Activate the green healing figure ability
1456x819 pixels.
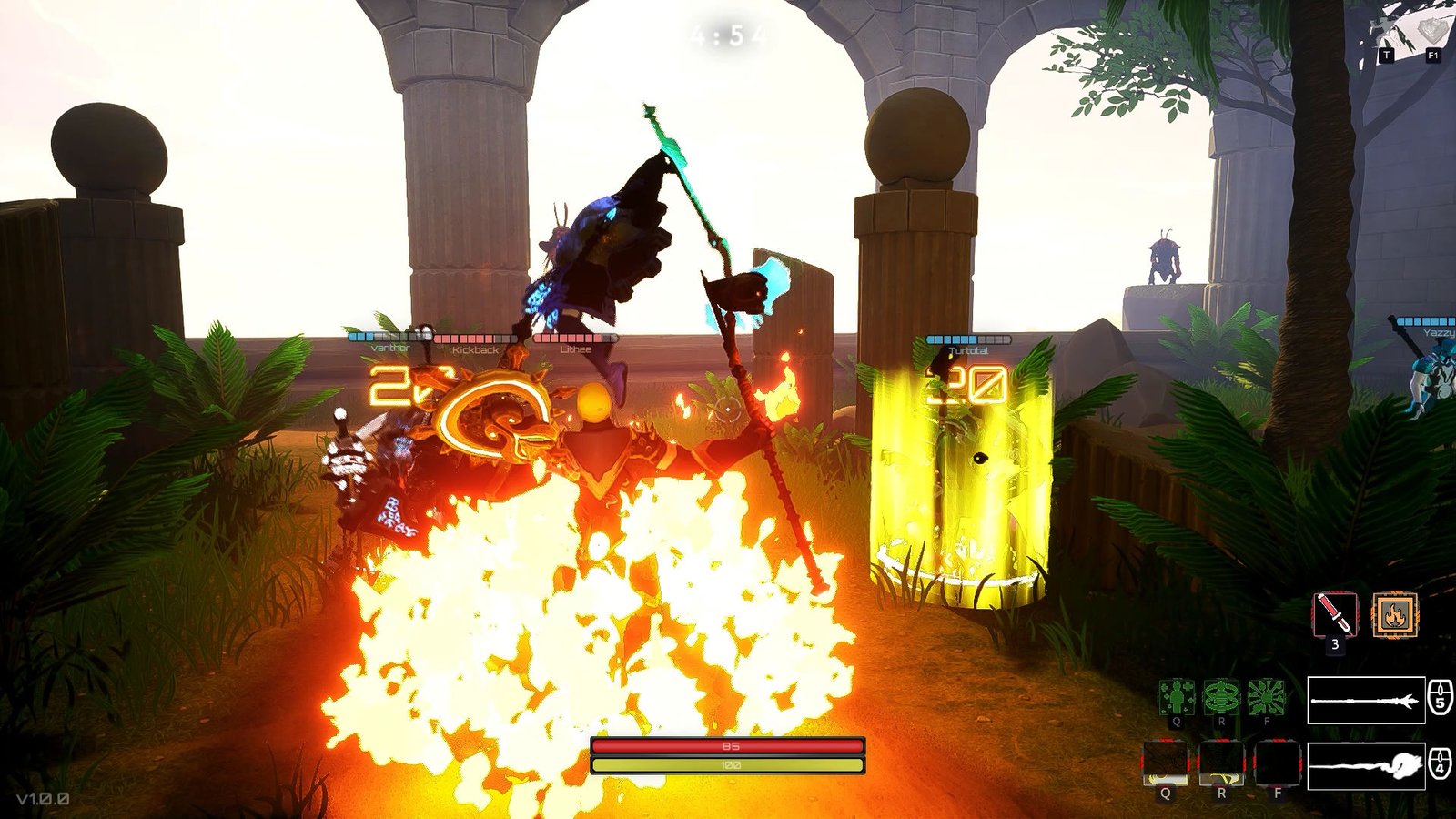point(1176,697)
